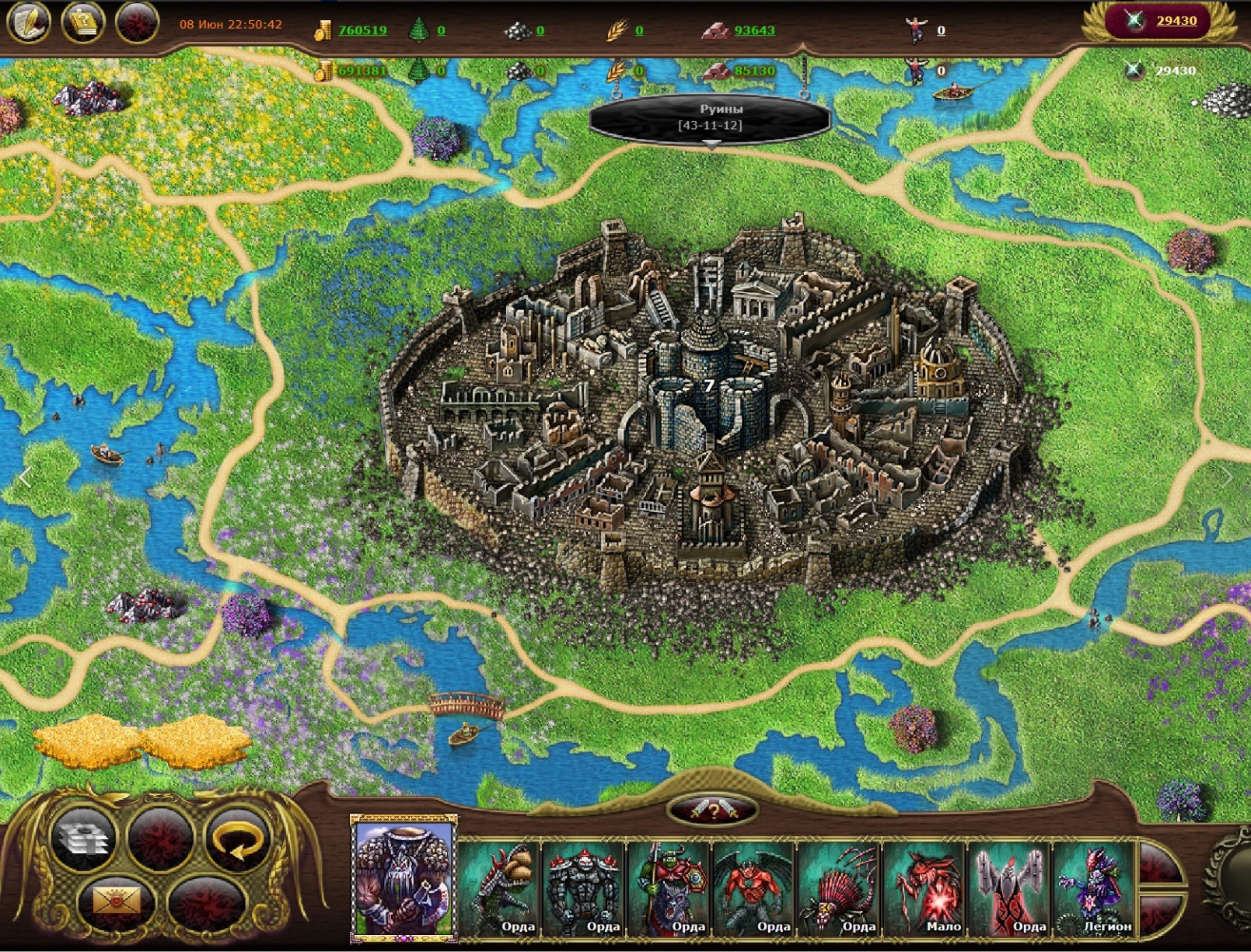Select the Руины location label
The width and height of the screenshot is (1251, 952).
(x=710, y=117)
